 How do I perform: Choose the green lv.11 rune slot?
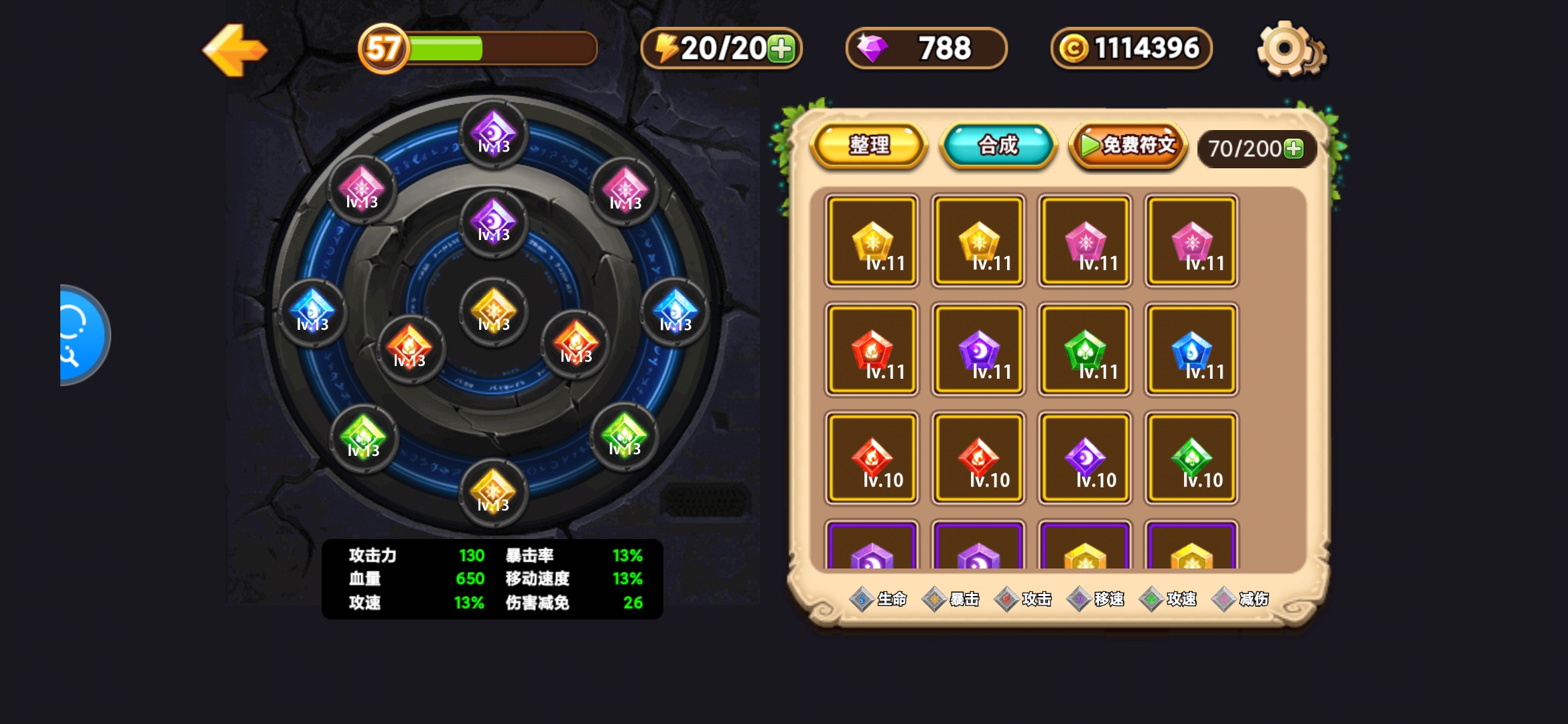point(1085,350)
